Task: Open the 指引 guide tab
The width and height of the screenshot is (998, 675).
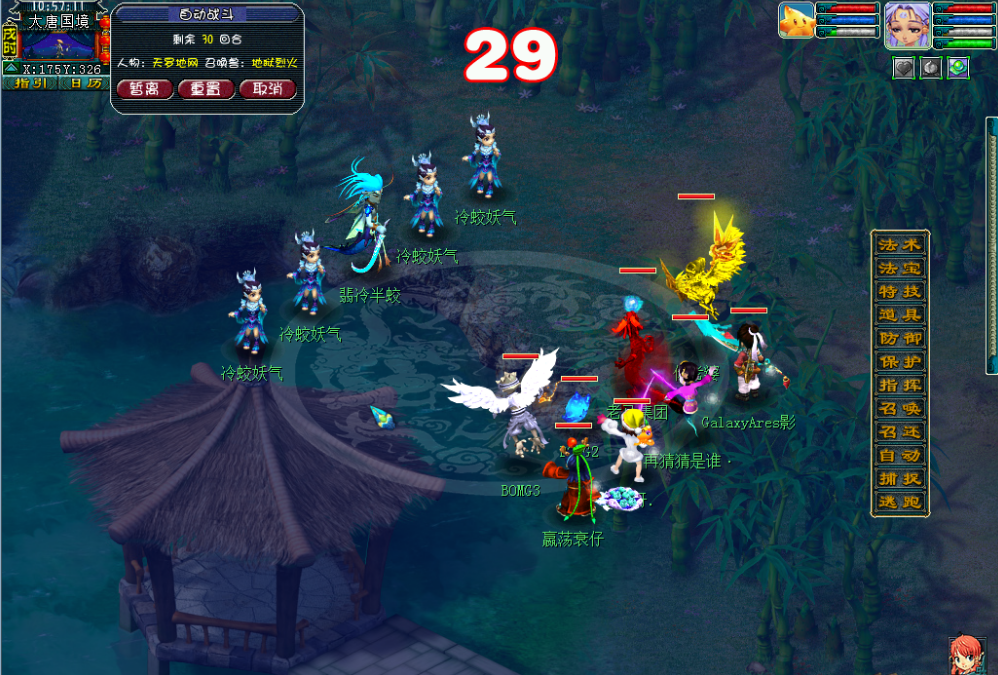Action: tap(31, 83)
